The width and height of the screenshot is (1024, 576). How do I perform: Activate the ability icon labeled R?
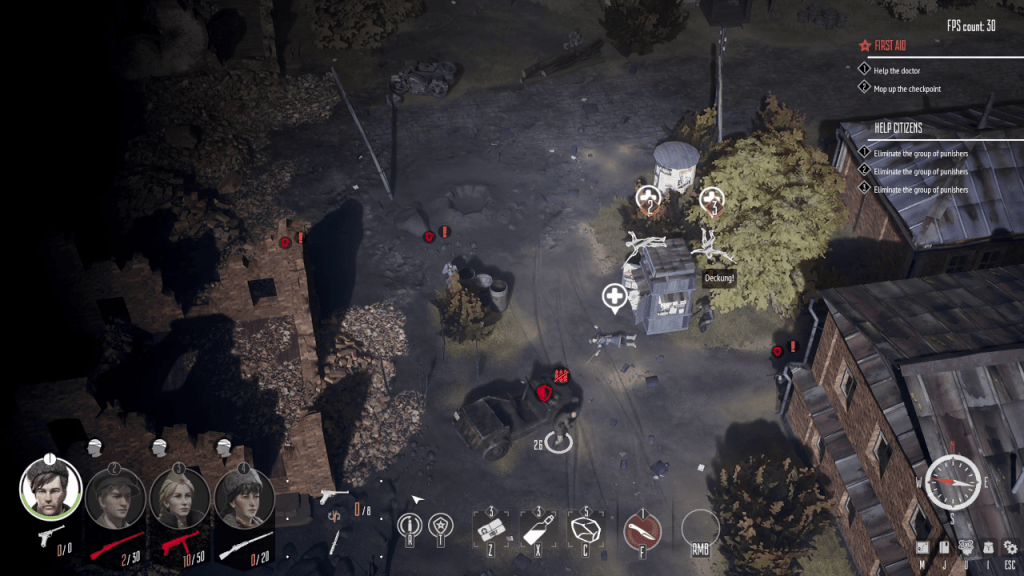click(x=408, y=526)
